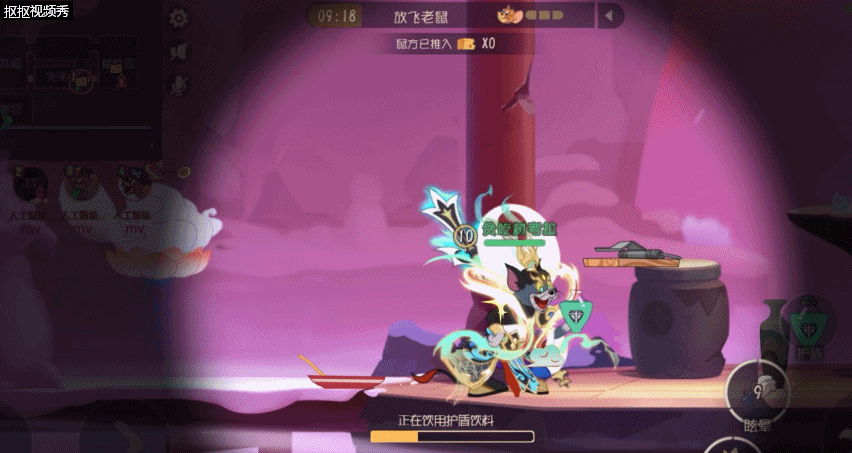Image resolution: width=852 pixels, height=453 pixels.
Task: Activate the stun skill button
Action: pos(757,387)
